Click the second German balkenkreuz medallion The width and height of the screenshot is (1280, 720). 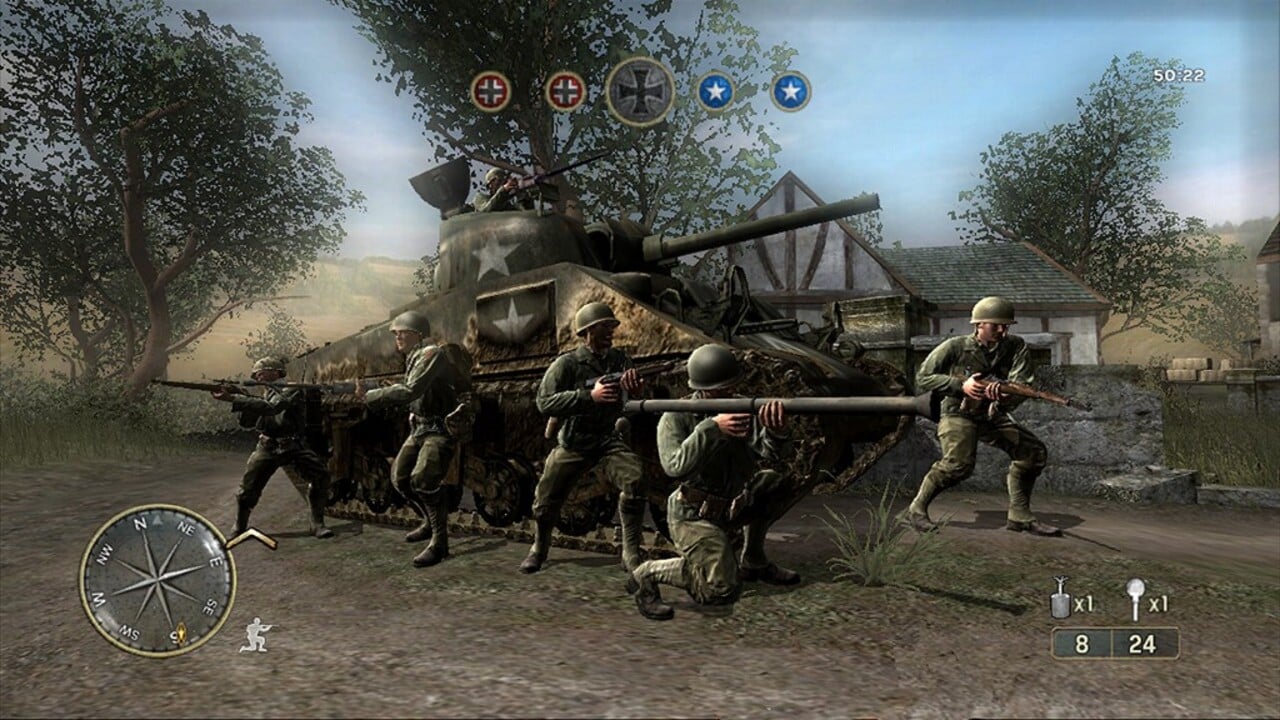point(565,90)
